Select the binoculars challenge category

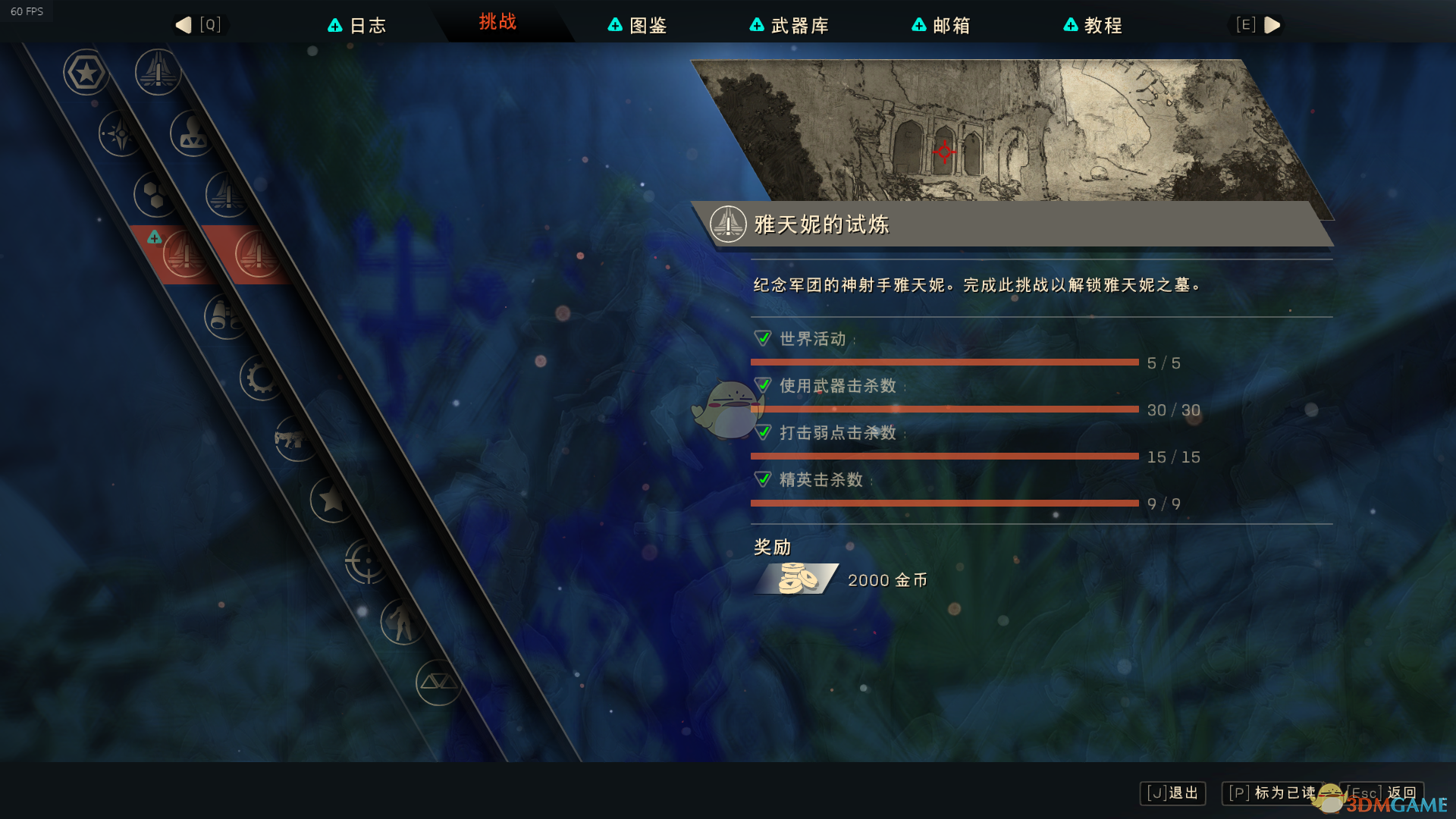click(x=224, y=316)
